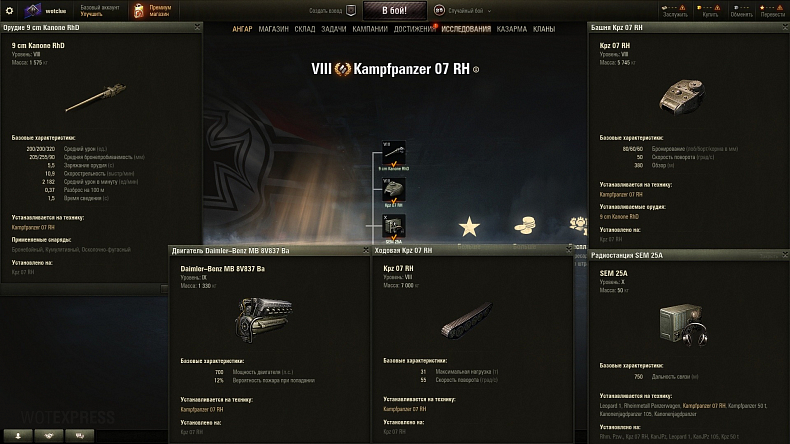
Task: Open the Магазин tab
Action: 273,29
